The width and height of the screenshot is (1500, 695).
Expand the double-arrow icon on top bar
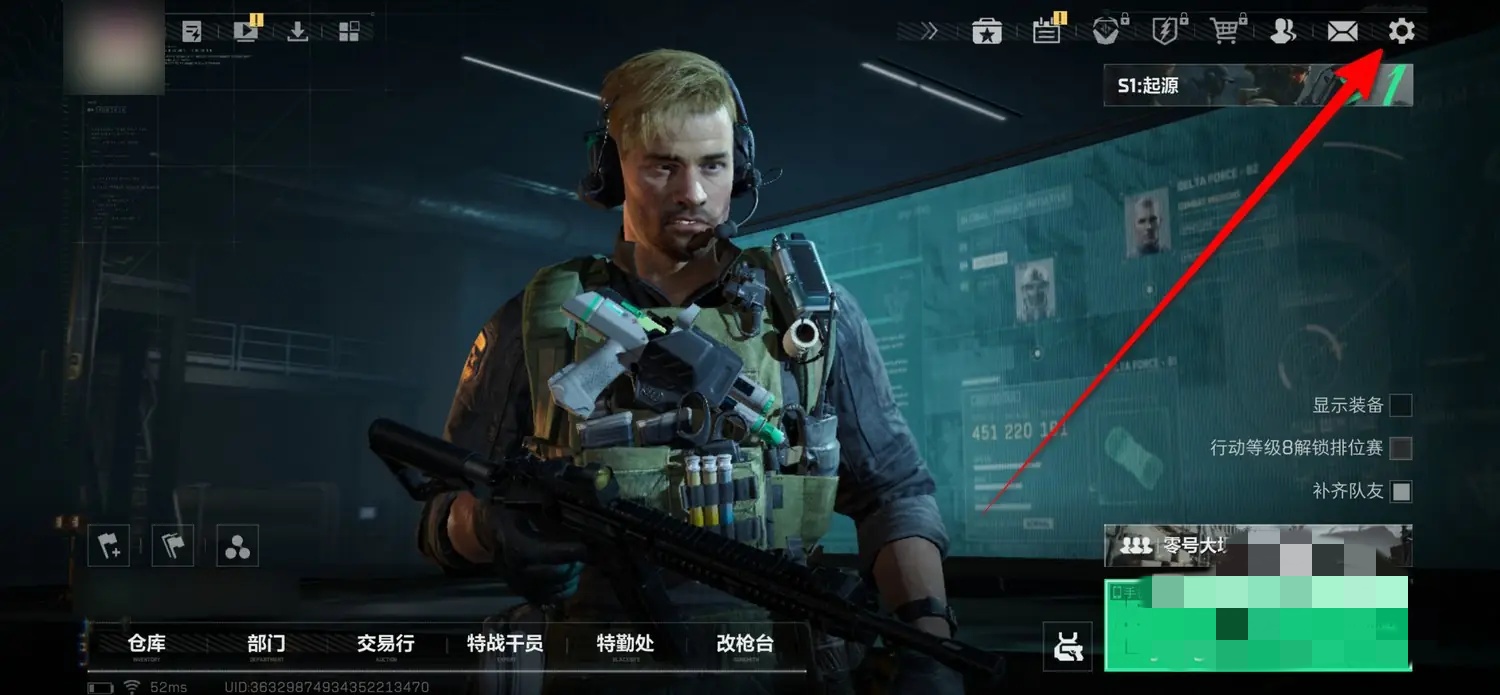coord(930,32)
